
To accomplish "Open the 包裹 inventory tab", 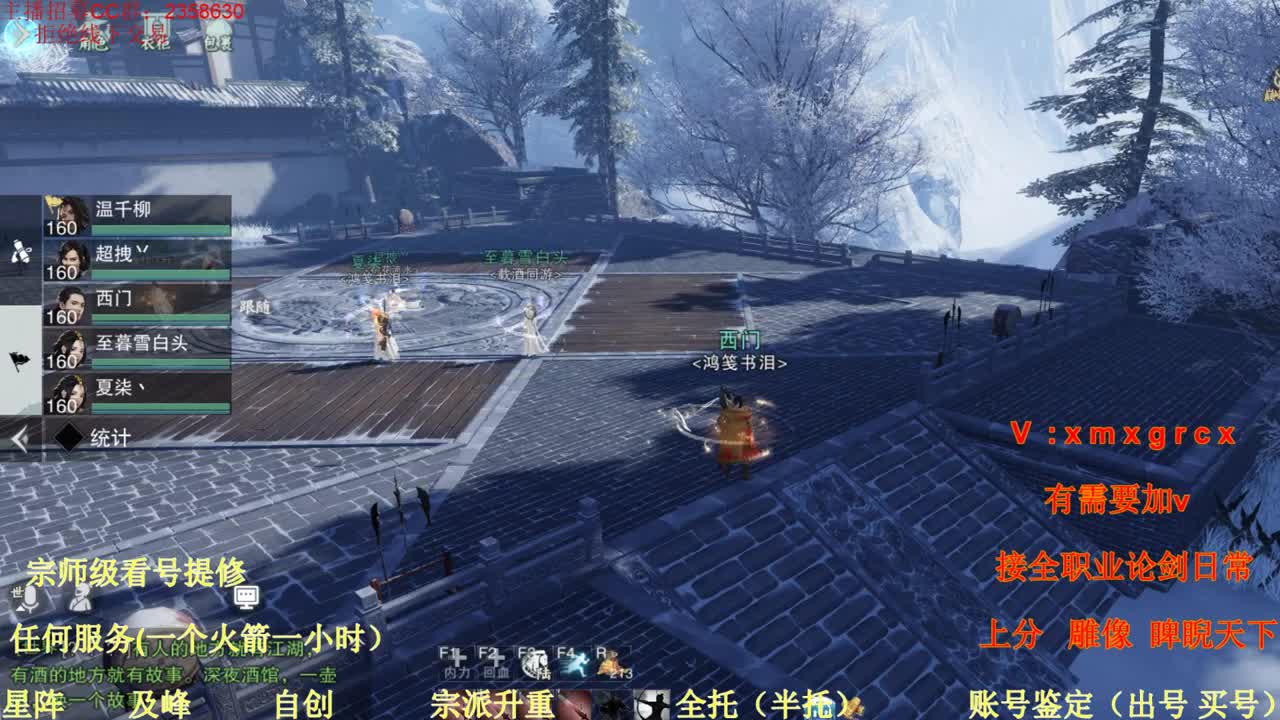I will pyautogui.click(x=219, y=44).
